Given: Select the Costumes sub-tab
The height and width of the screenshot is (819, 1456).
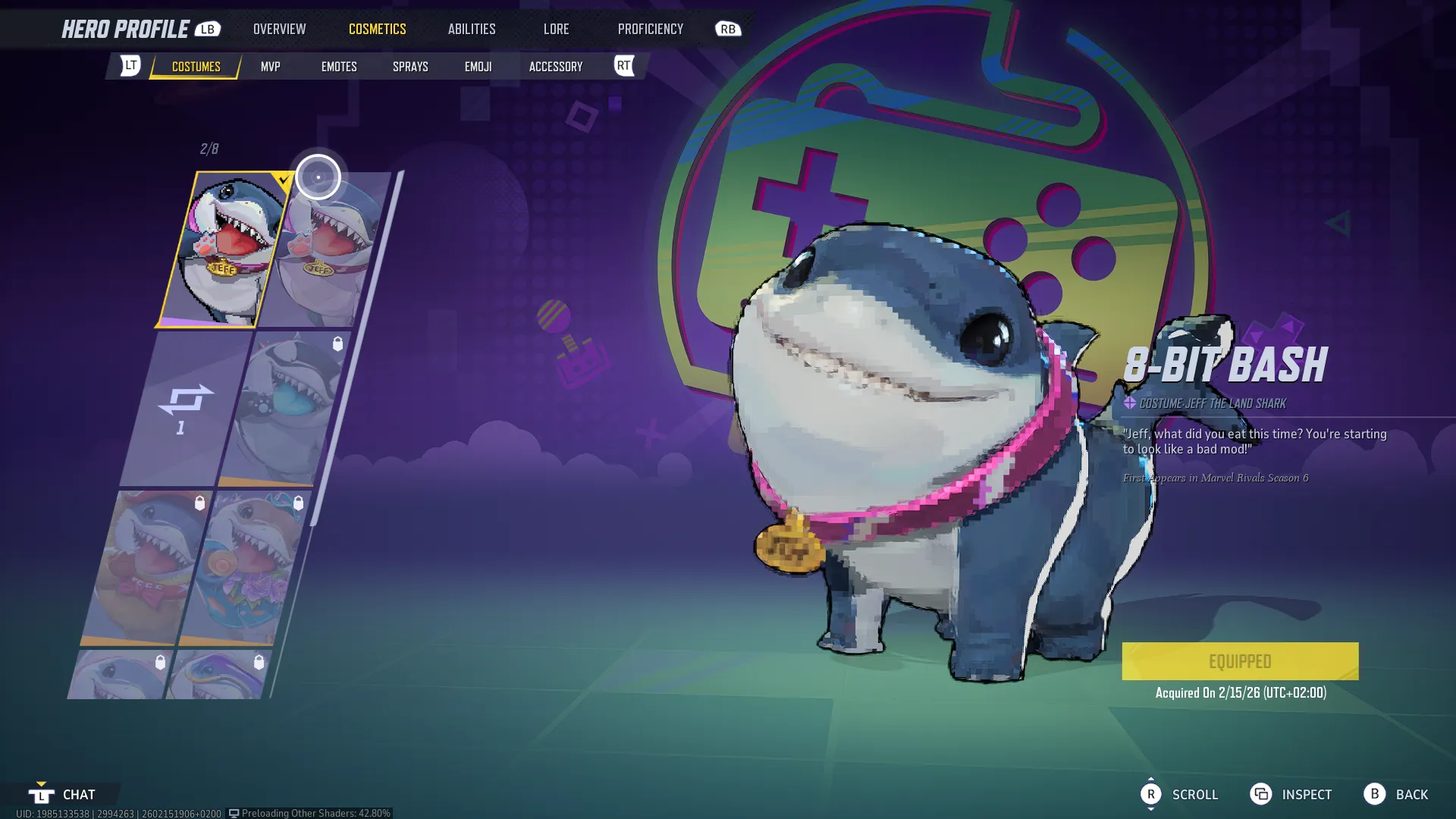Looking at the screenshot, I should (196, 67).
